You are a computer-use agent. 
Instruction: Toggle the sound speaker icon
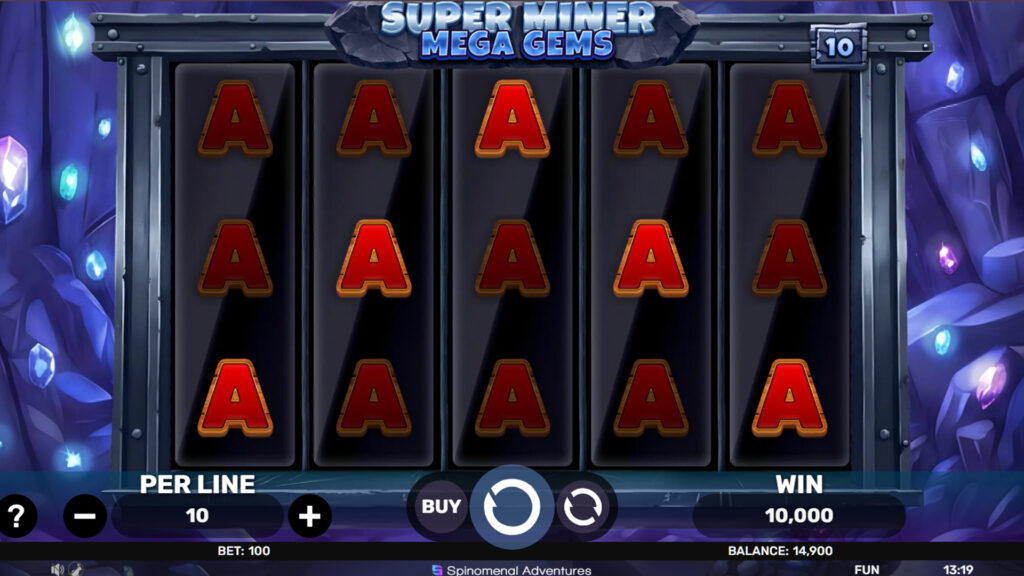tap(57, 569)
